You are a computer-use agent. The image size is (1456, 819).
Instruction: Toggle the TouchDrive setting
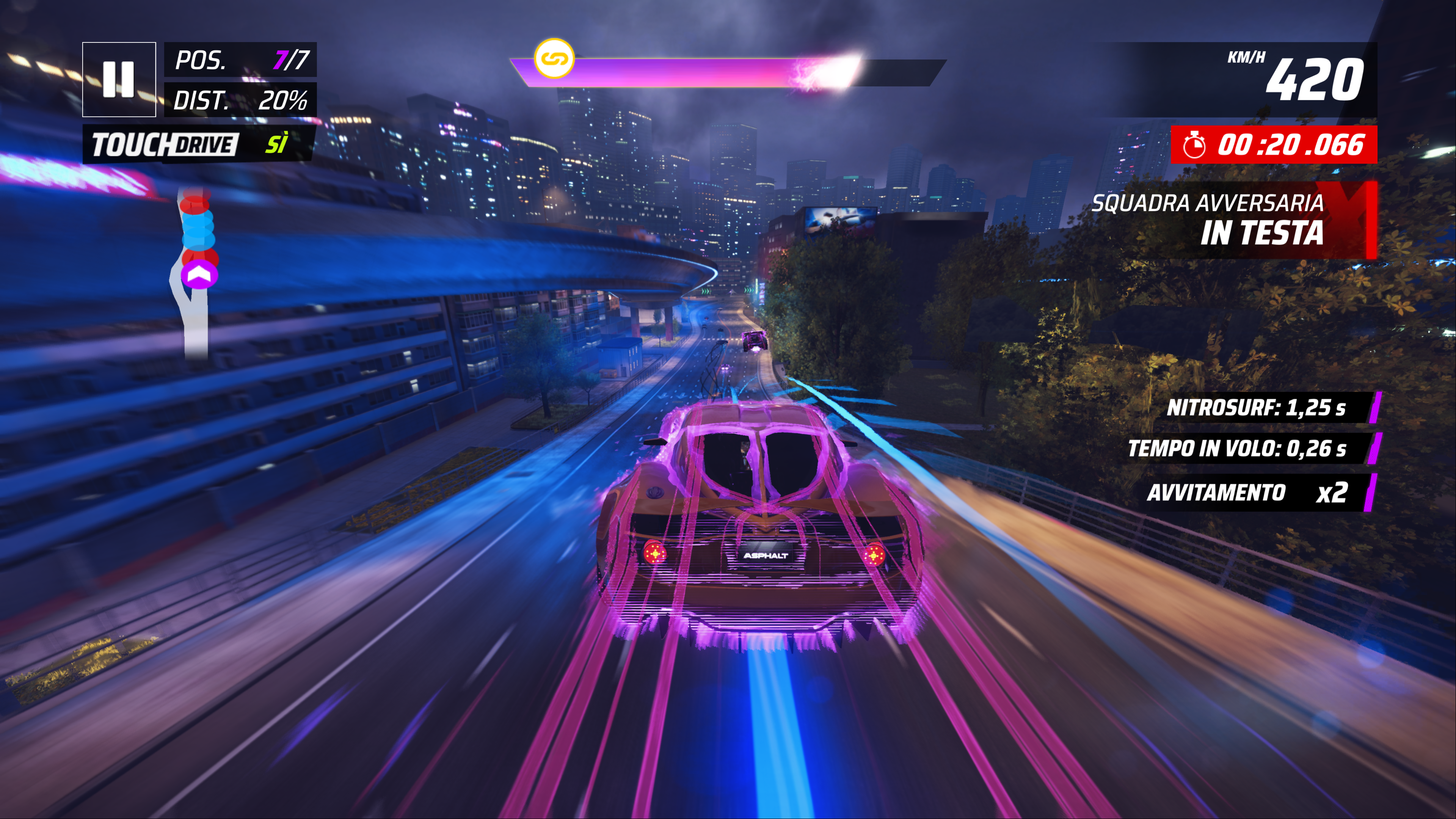pyautogui.click(x=198, y=144)
